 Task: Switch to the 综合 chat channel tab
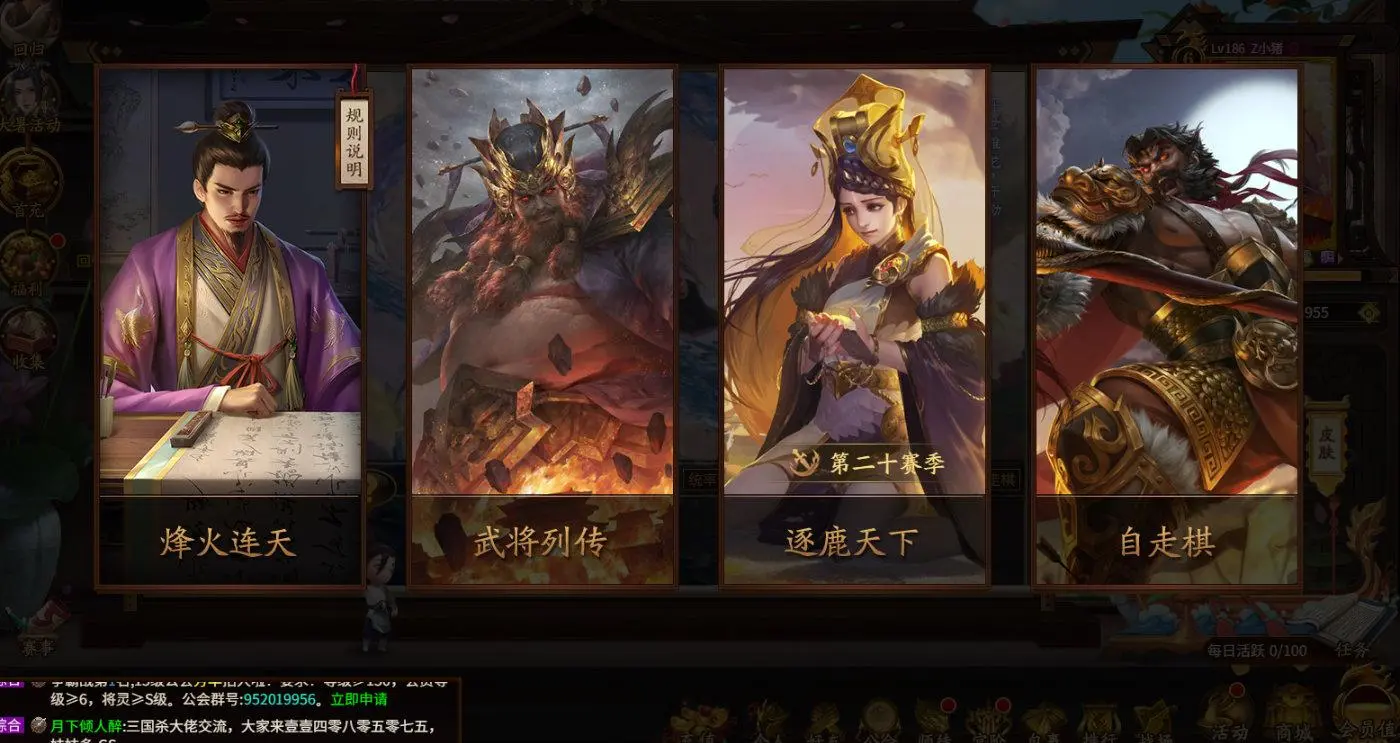(x=11, y=724)
